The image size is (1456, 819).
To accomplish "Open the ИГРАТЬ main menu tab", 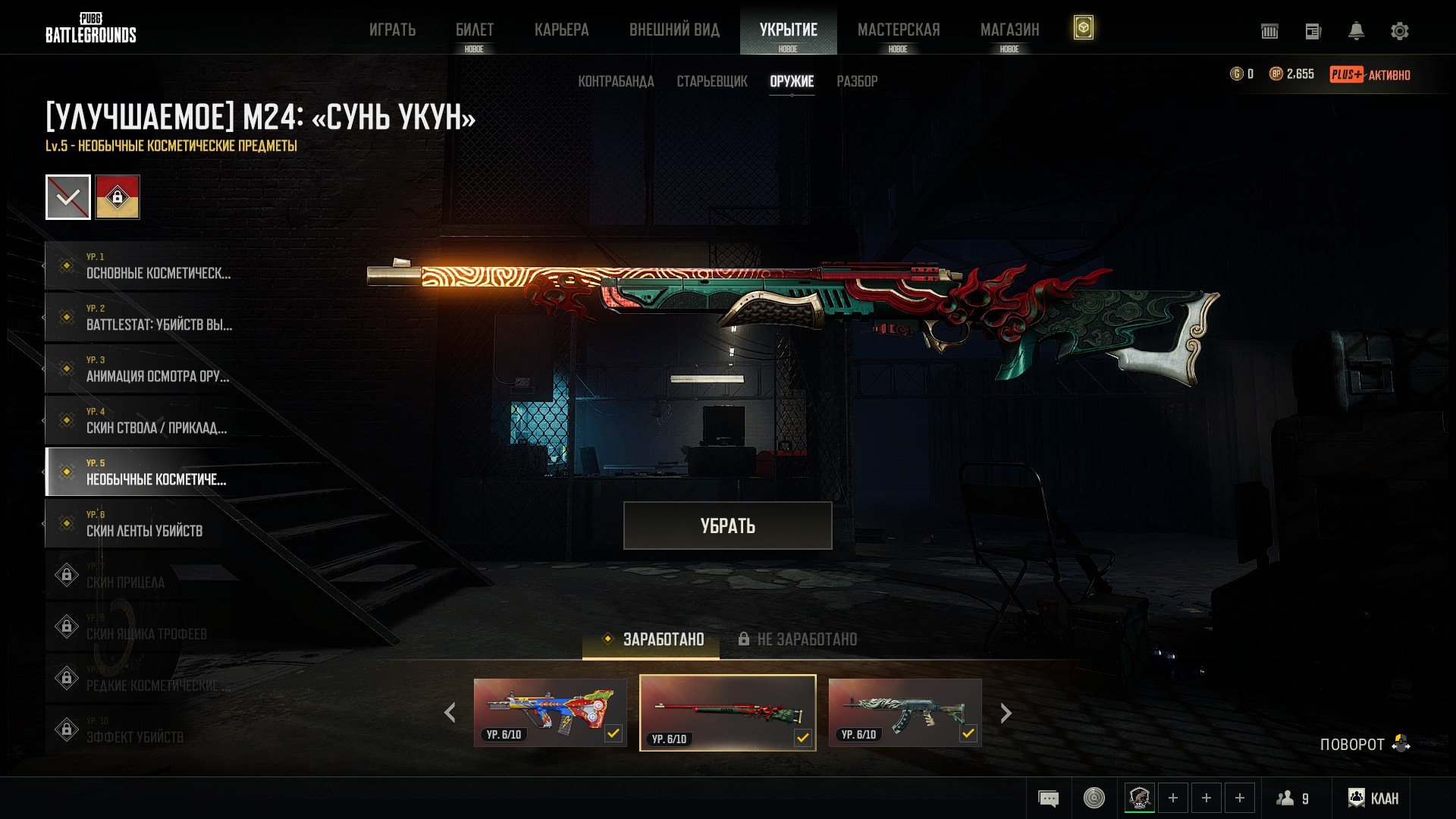I will pos(392,30).
